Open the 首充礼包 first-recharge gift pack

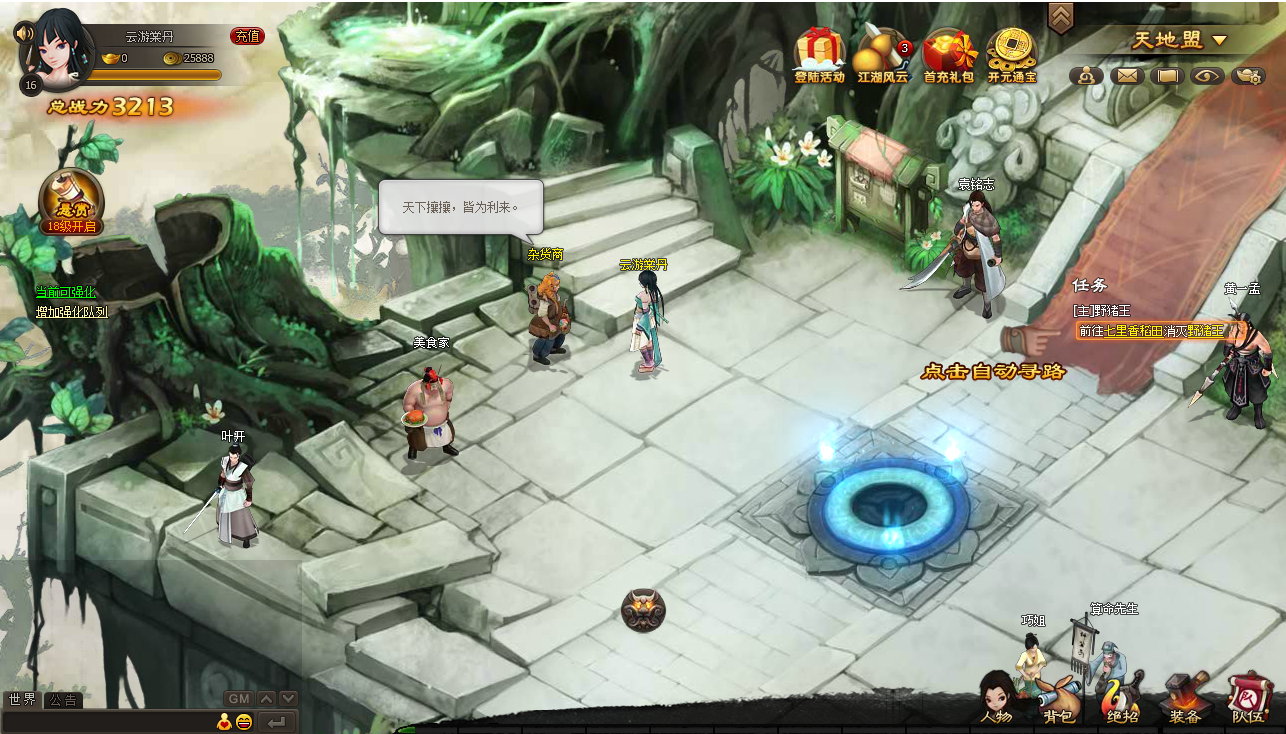click(948, 53)
